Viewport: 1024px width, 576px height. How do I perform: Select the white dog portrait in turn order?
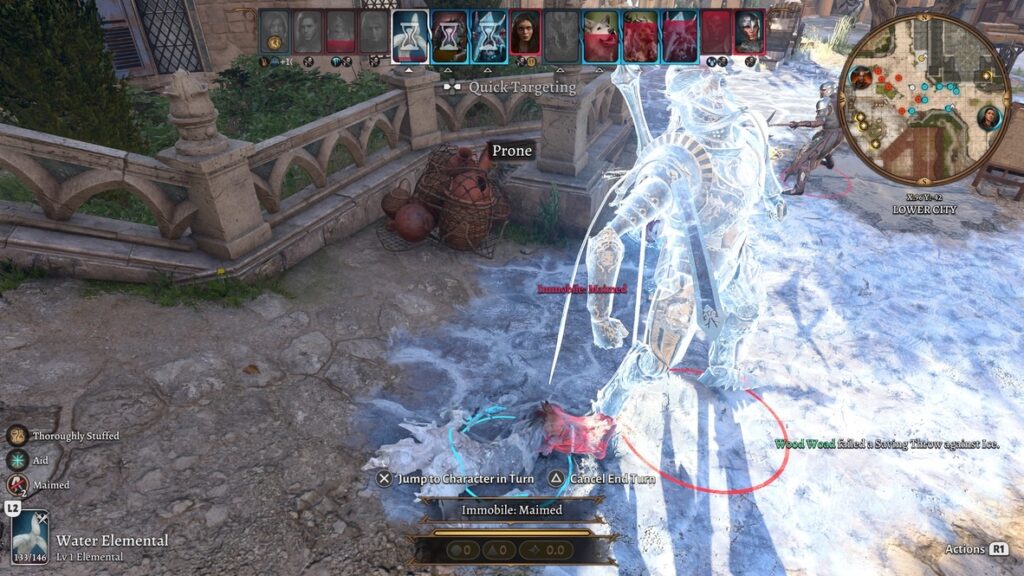coord(599,31)
